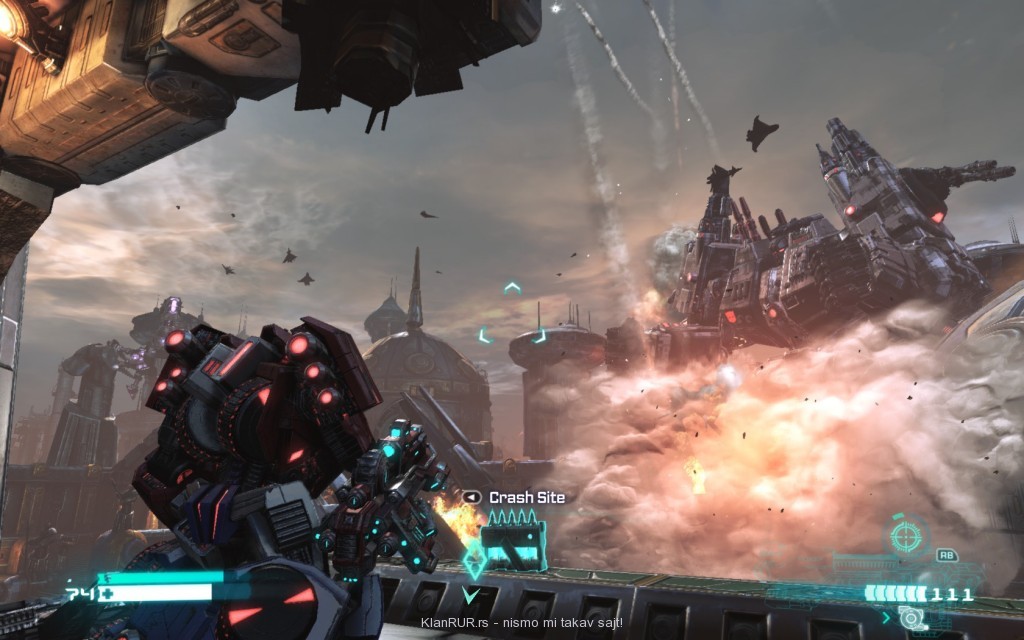Switch to the secondary weapon icon below ammo
This screenshot has height=640, width=1024.
pyautogui.click(x=911, y=617)
